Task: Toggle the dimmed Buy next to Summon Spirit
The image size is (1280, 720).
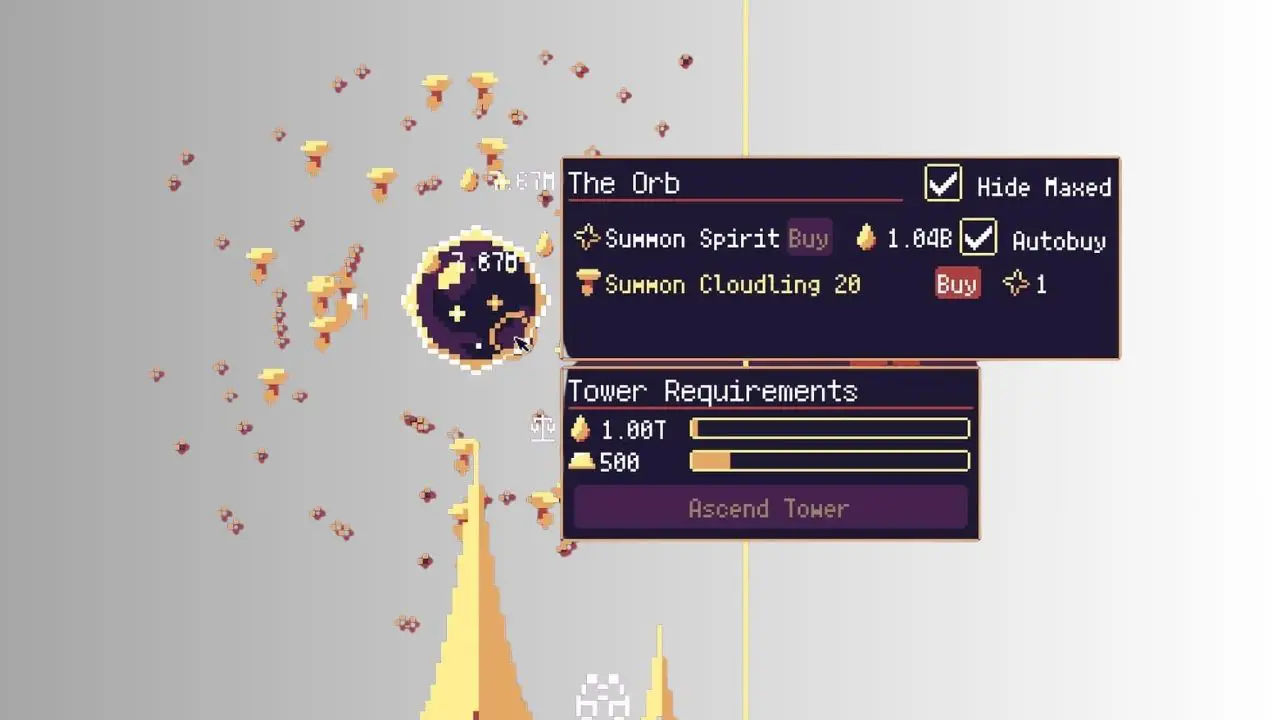Action: point(809,238)
